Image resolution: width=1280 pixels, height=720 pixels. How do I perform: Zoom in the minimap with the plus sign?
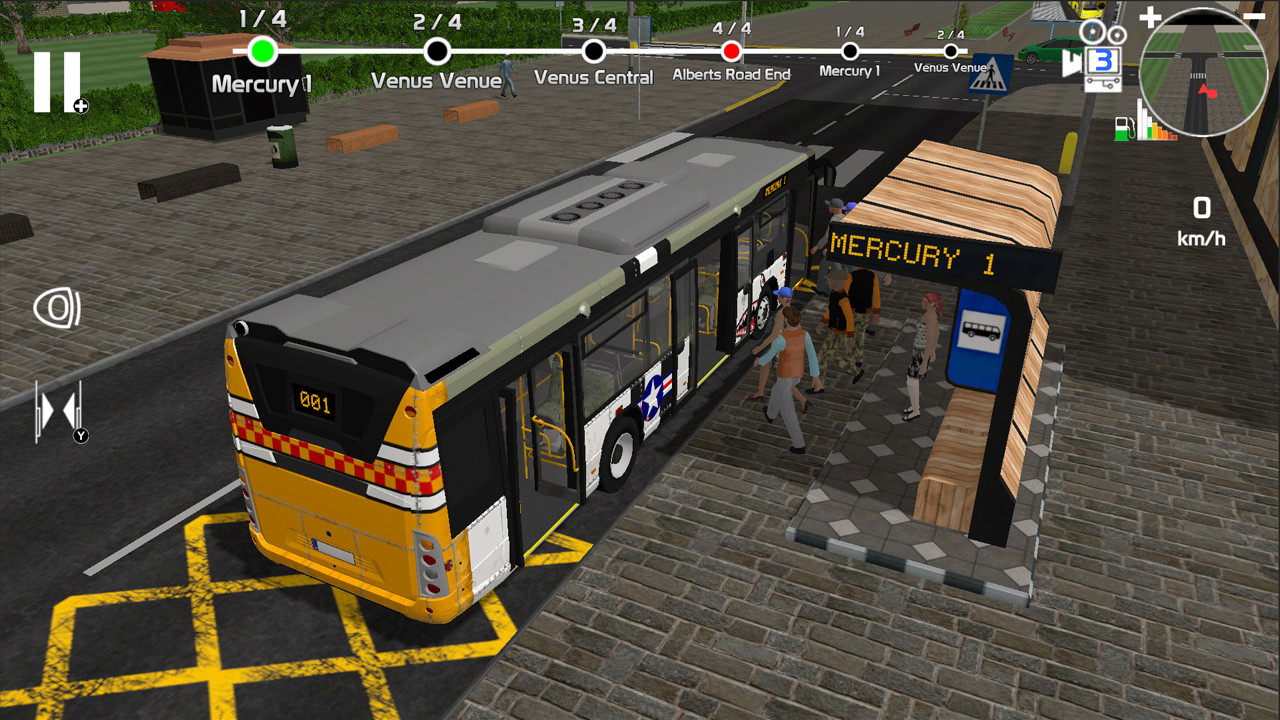pyautogui.click(x=1151, y=16)
